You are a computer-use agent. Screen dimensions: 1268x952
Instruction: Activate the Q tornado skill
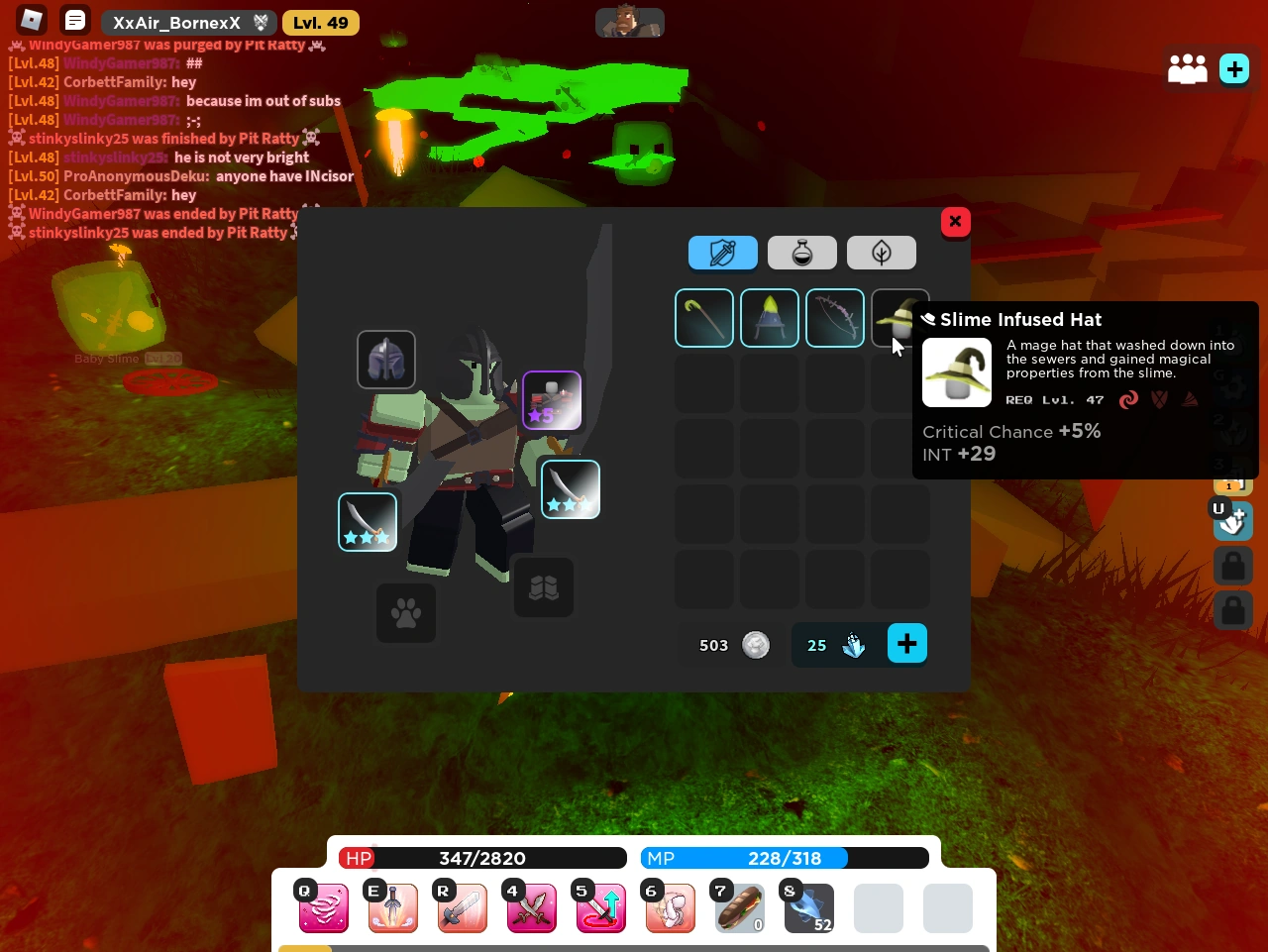(x=324, y=908)
